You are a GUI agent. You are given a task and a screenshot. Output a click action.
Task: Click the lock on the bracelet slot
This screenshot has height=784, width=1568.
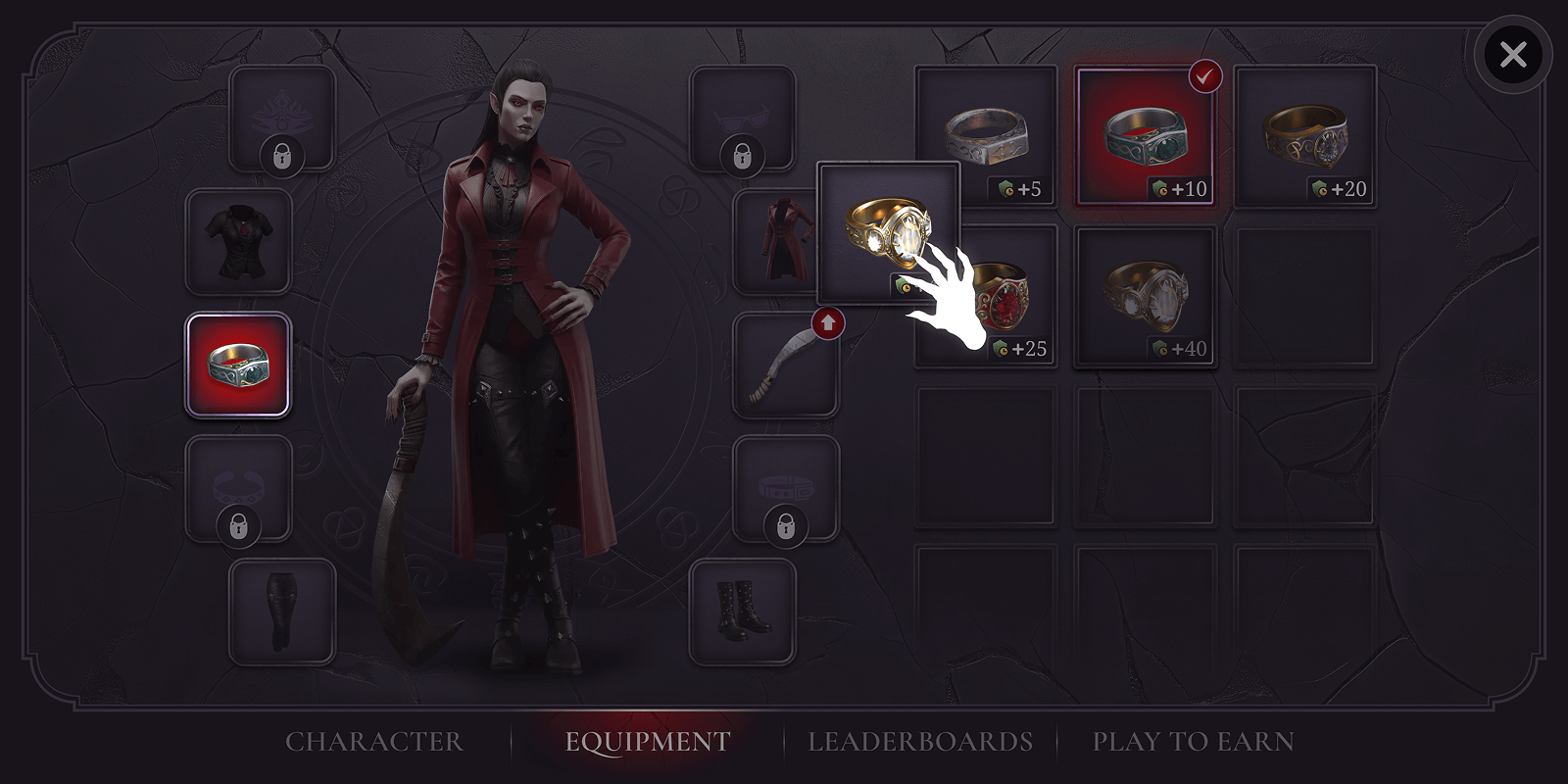(x=238, y=527)
